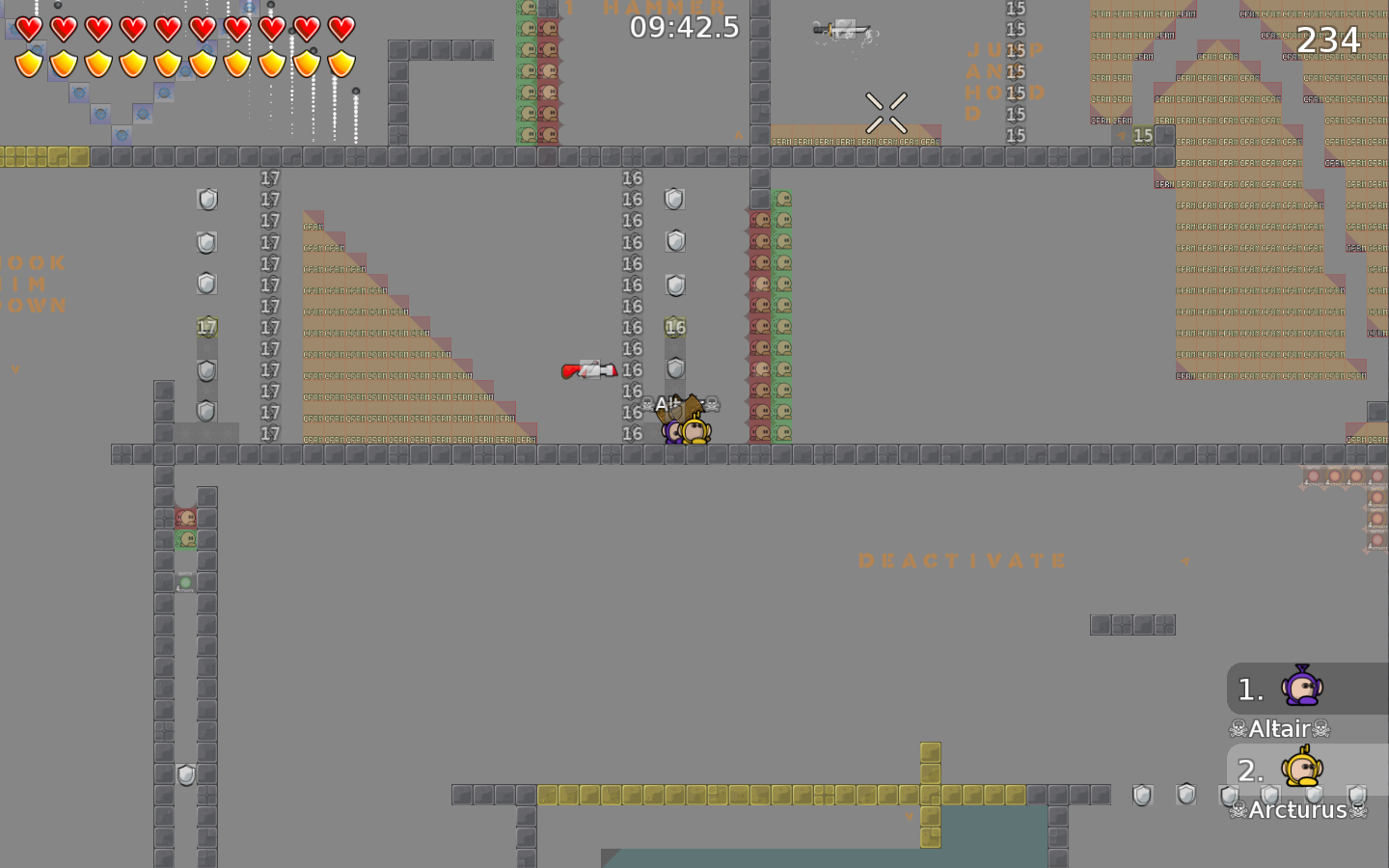Click the Arcturus name label
Viewport: 1389px width, 868px height.
[x=1297, y=809]
